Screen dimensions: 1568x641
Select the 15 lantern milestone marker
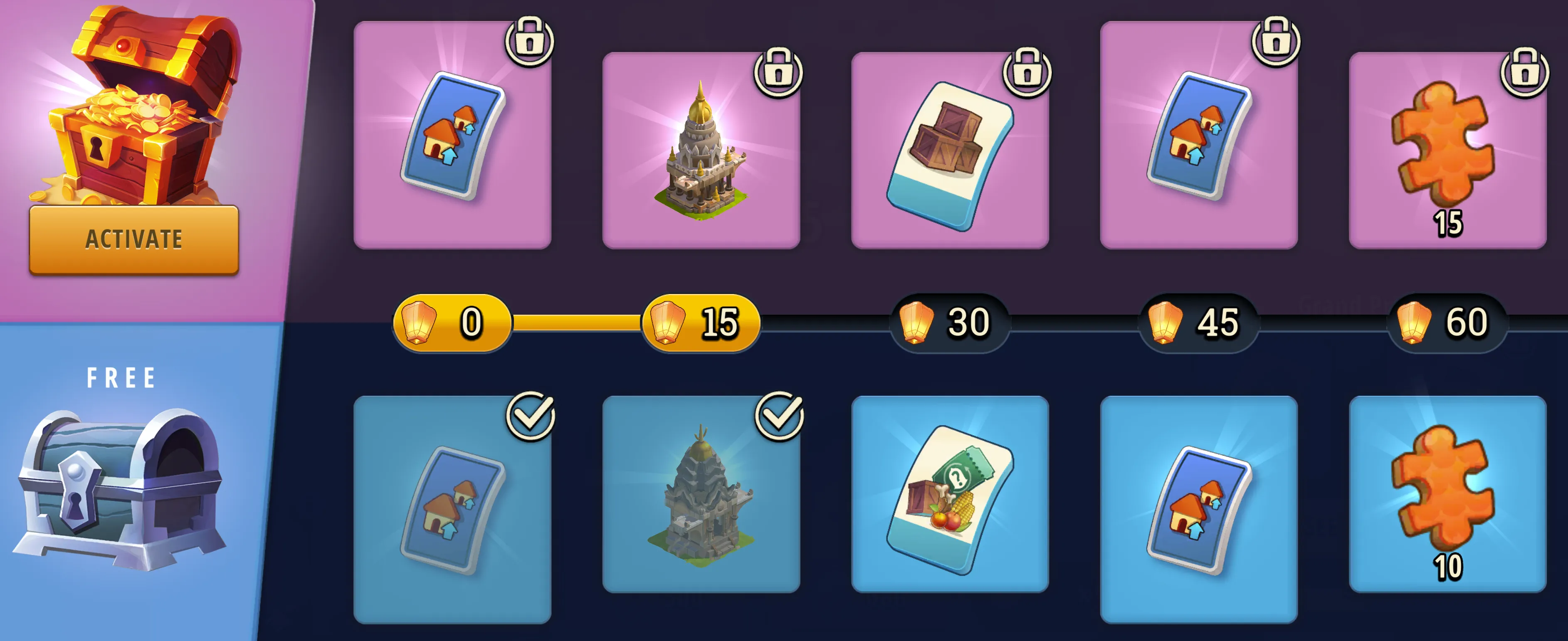(x=701, y=323)
